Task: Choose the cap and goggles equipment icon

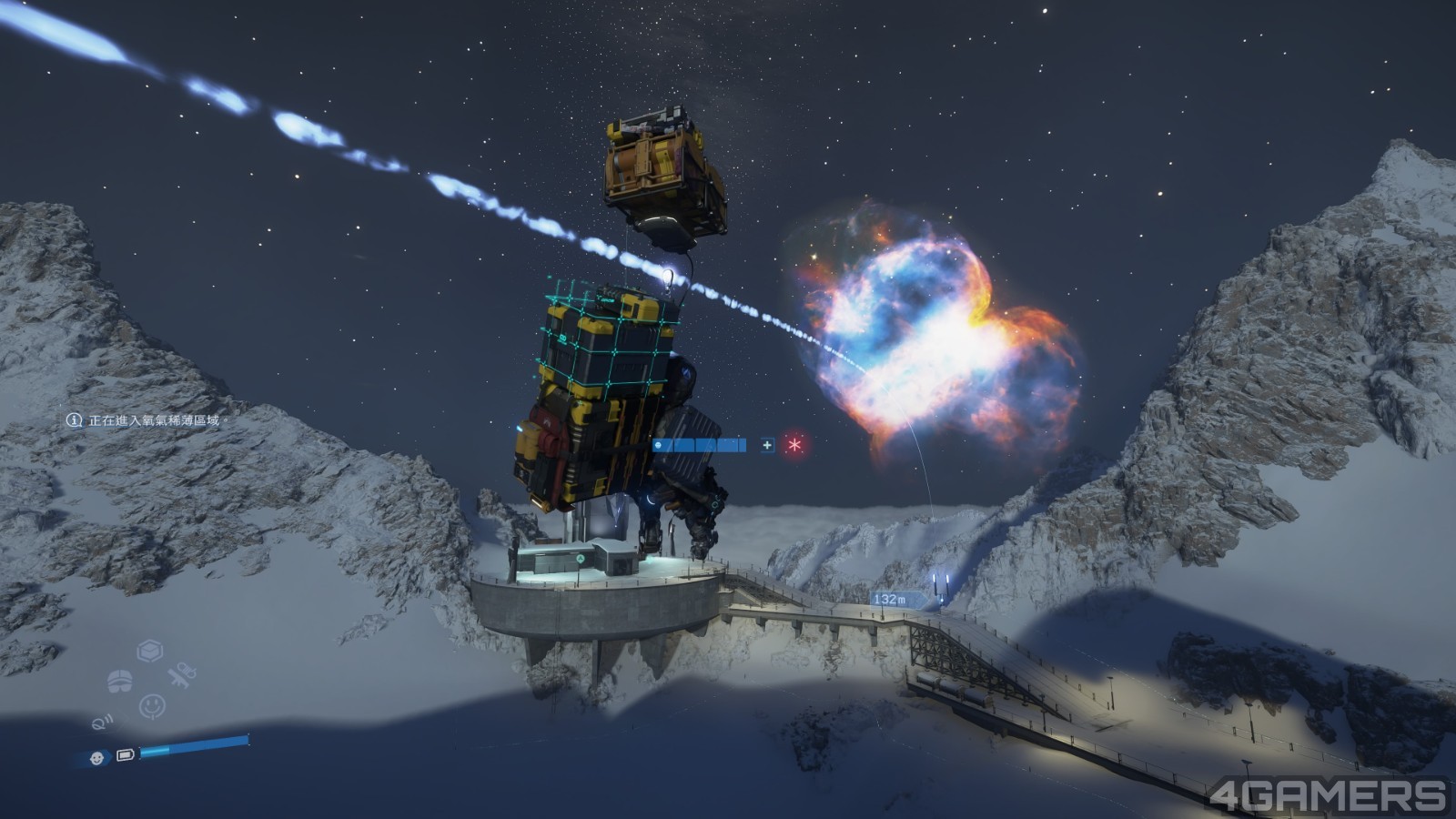Action: pos(120,679)
